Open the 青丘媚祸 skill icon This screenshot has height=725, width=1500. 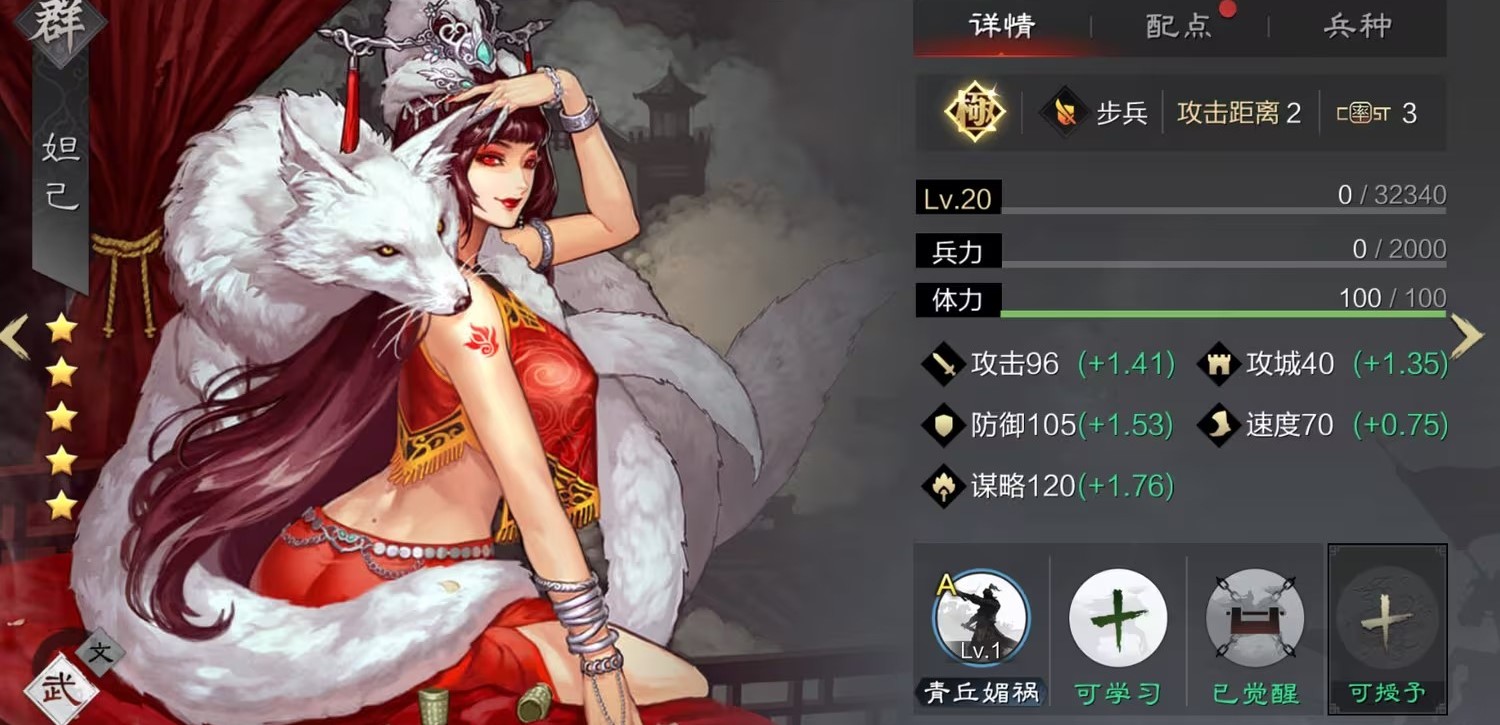pos(980,618)
